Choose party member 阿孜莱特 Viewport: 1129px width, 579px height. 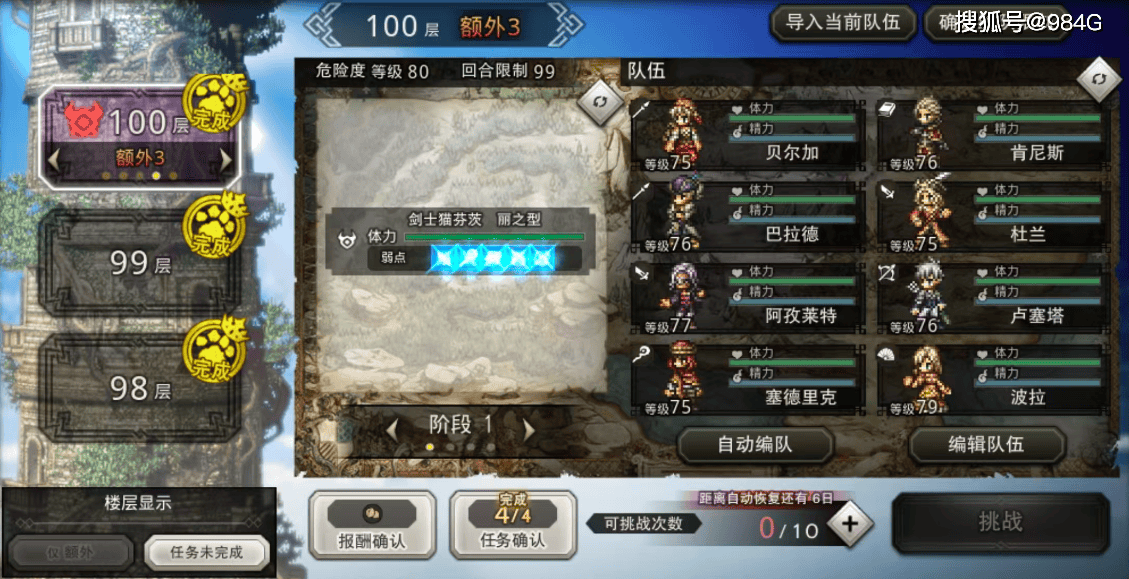(748, 298)
